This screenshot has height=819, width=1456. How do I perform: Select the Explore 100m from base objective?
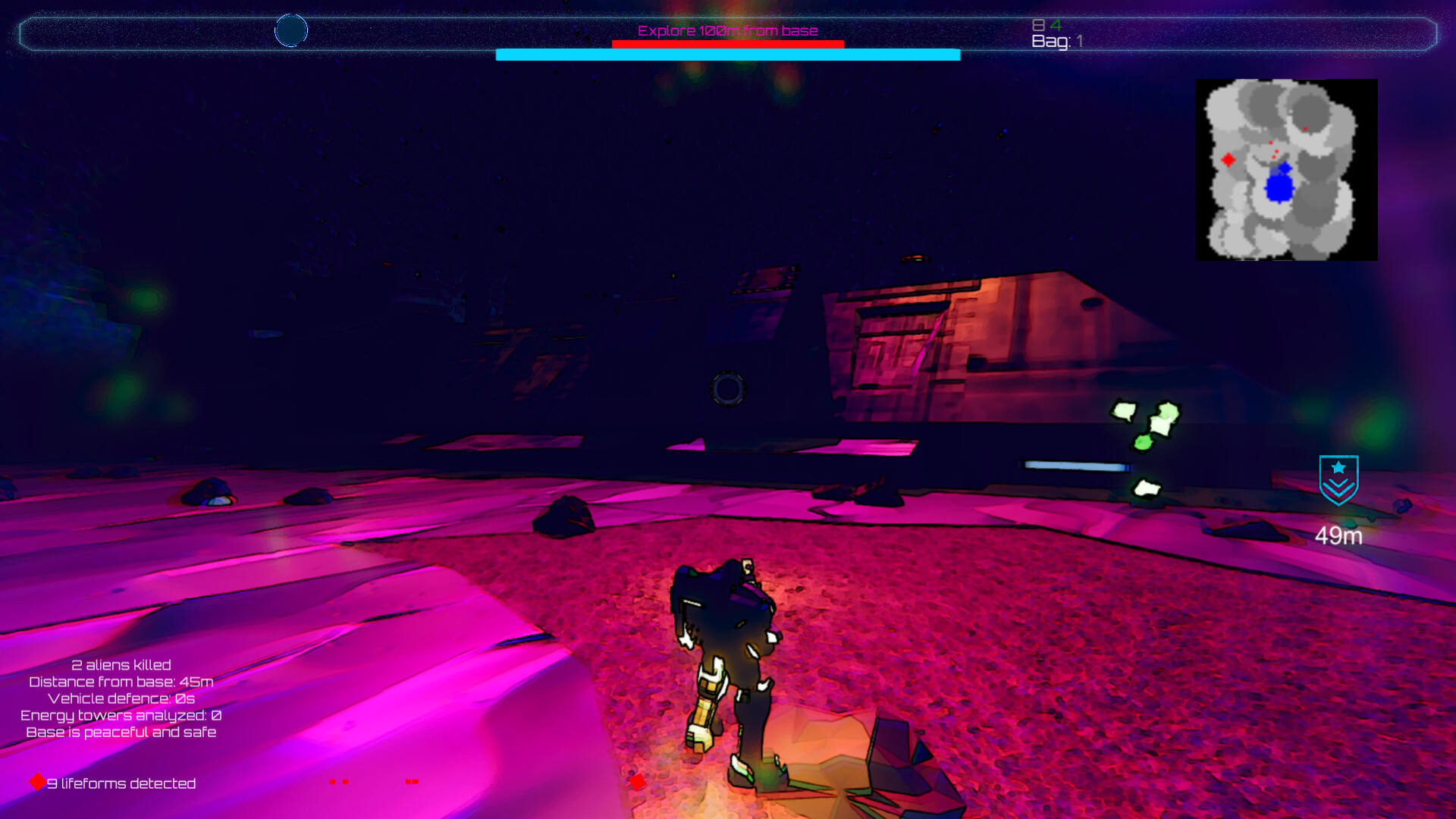(x=726, y=31)
